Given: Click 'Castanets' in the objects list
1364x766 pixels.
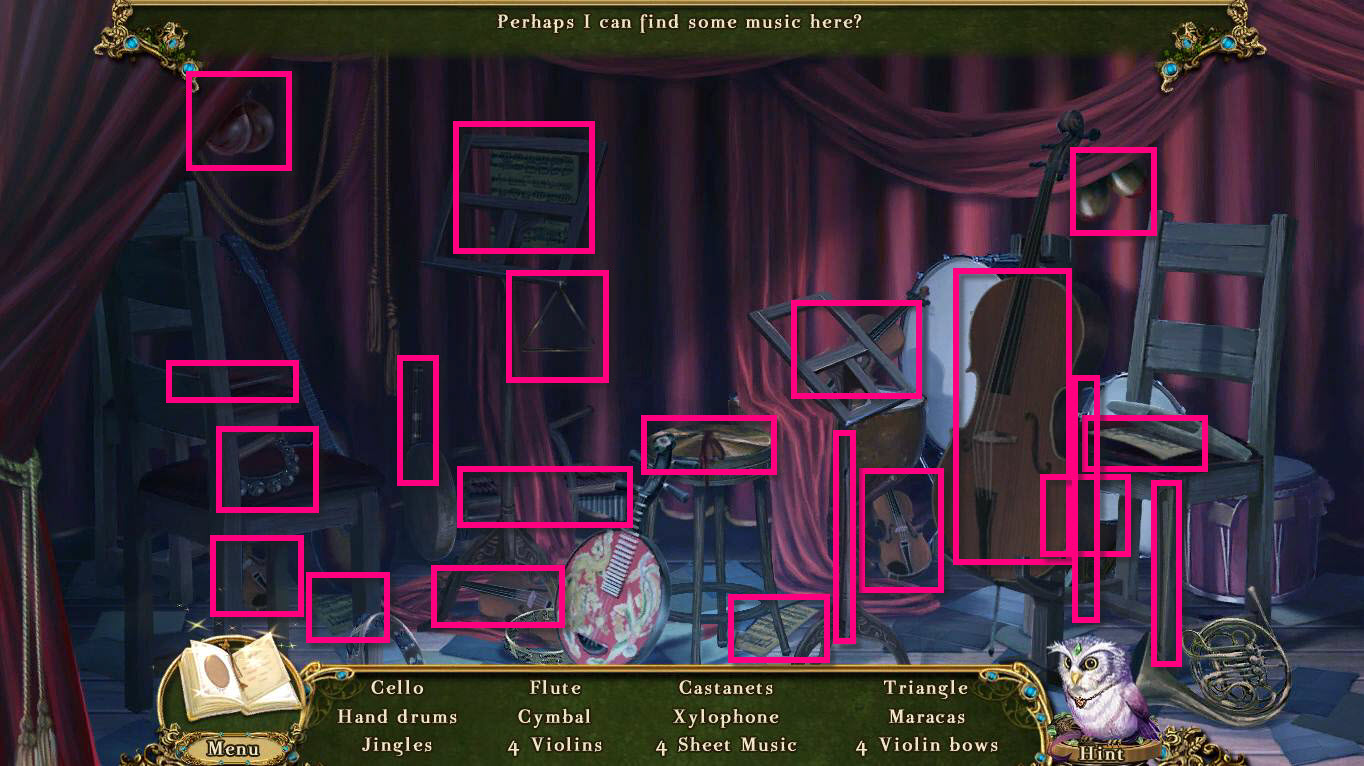Looking at the screenshot, I should click(727, 688).
